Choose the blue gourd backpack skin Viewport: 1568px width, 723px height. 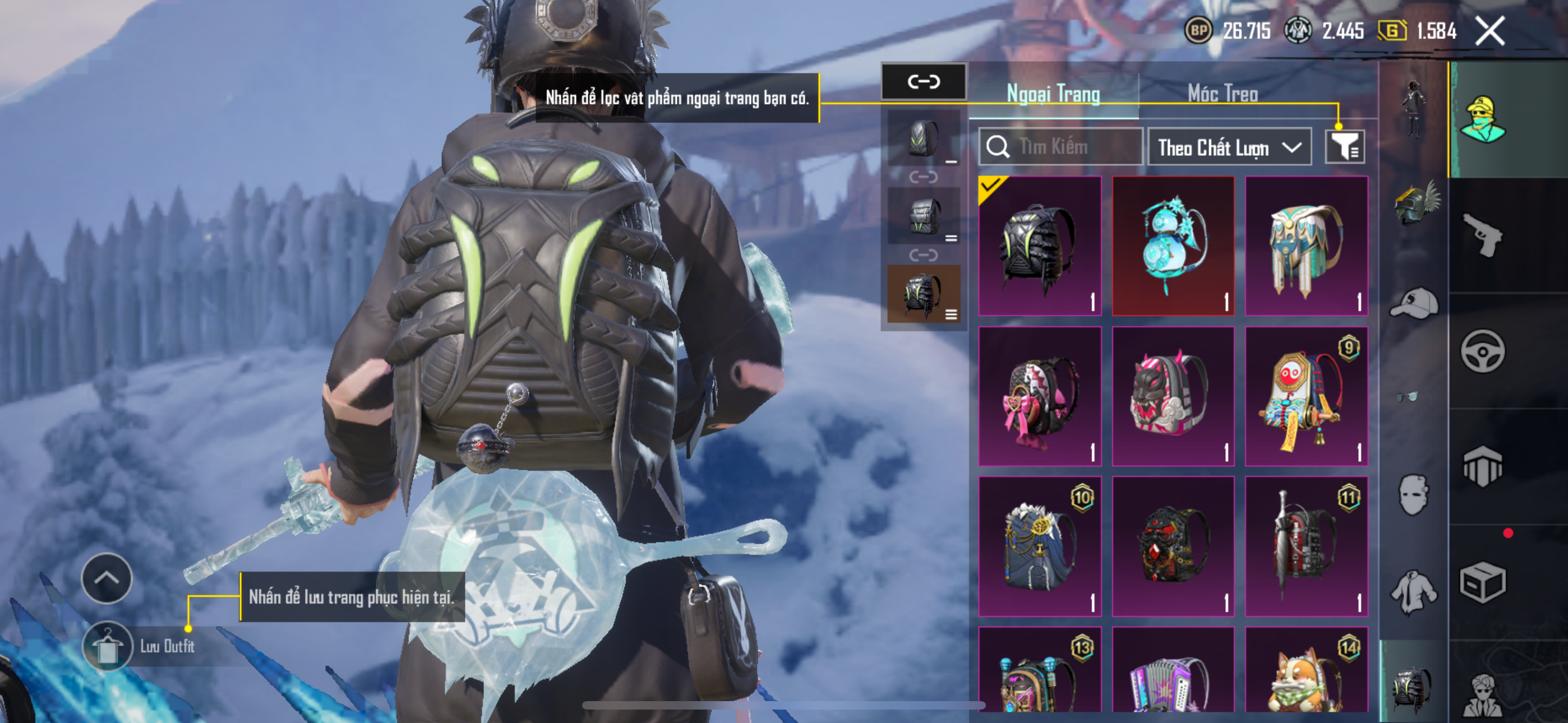click(x=1173, y=247)
